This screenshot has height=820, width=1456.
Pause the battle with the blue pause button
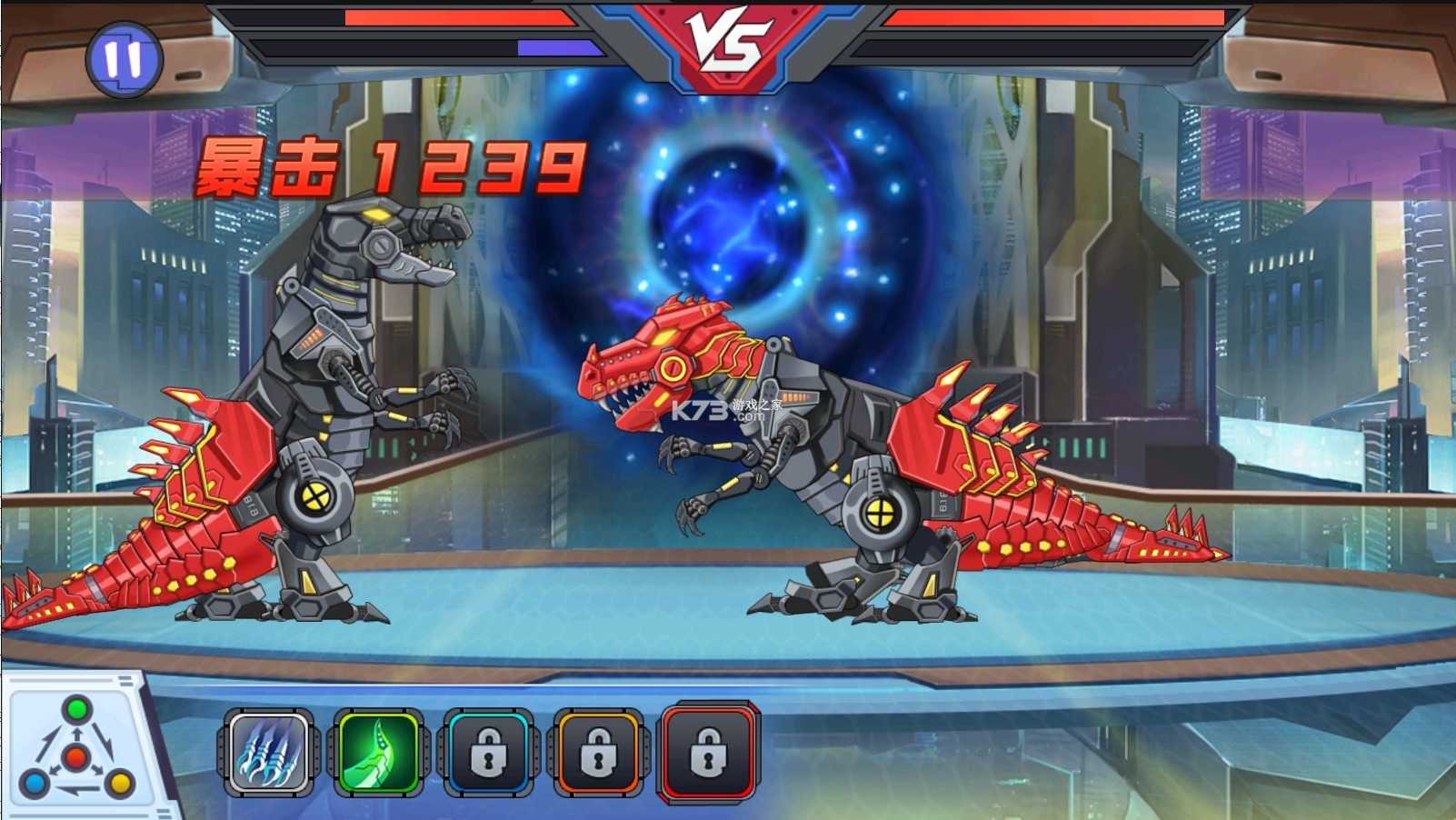click(x=124, y=60)
